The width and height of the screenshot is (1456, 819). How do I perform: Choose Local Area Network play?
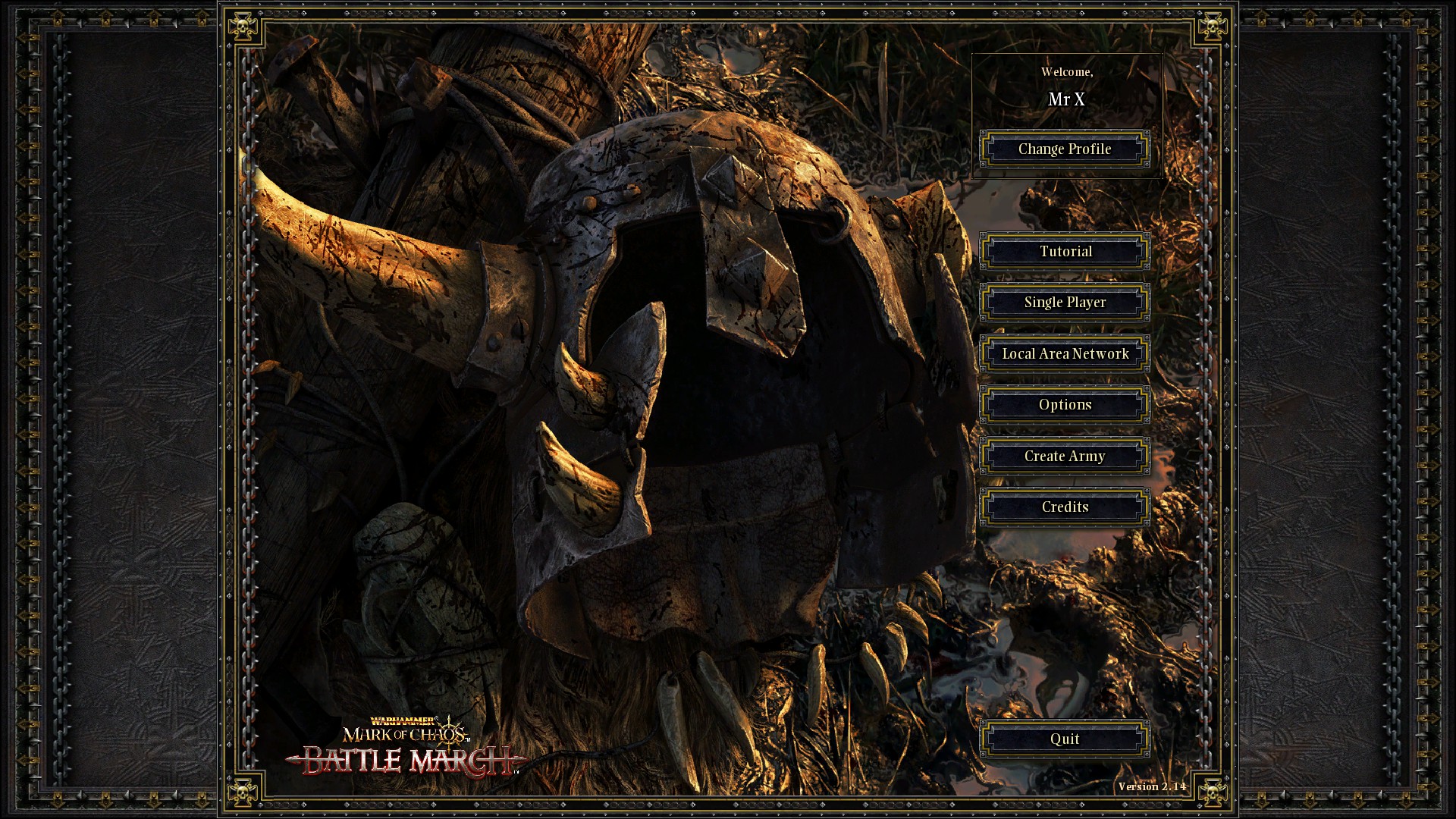click(x=1065, y=354)
